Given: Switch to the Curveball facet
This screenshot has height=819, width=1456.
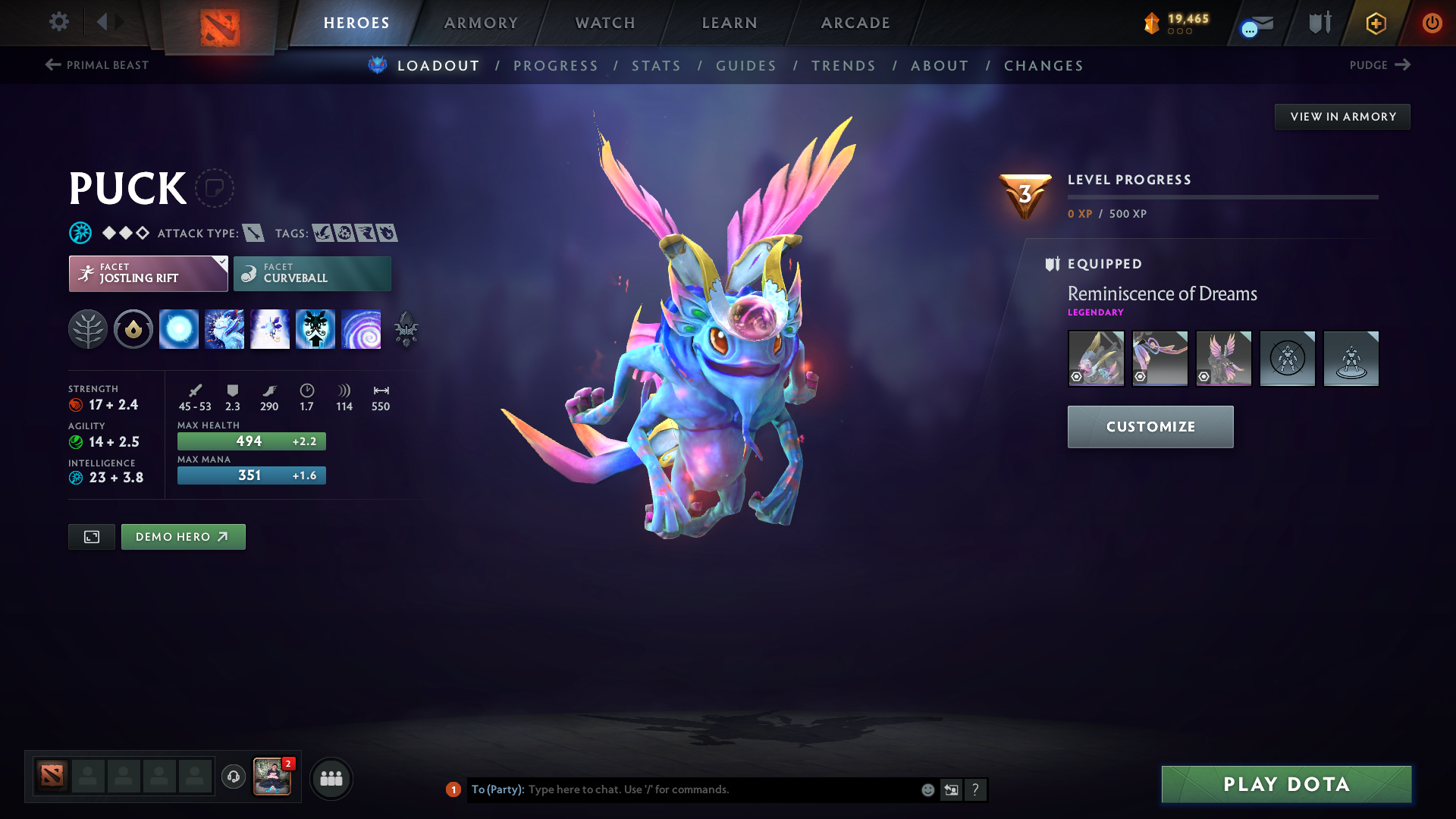Looking at the screenshot, I should tap(312, 273).
